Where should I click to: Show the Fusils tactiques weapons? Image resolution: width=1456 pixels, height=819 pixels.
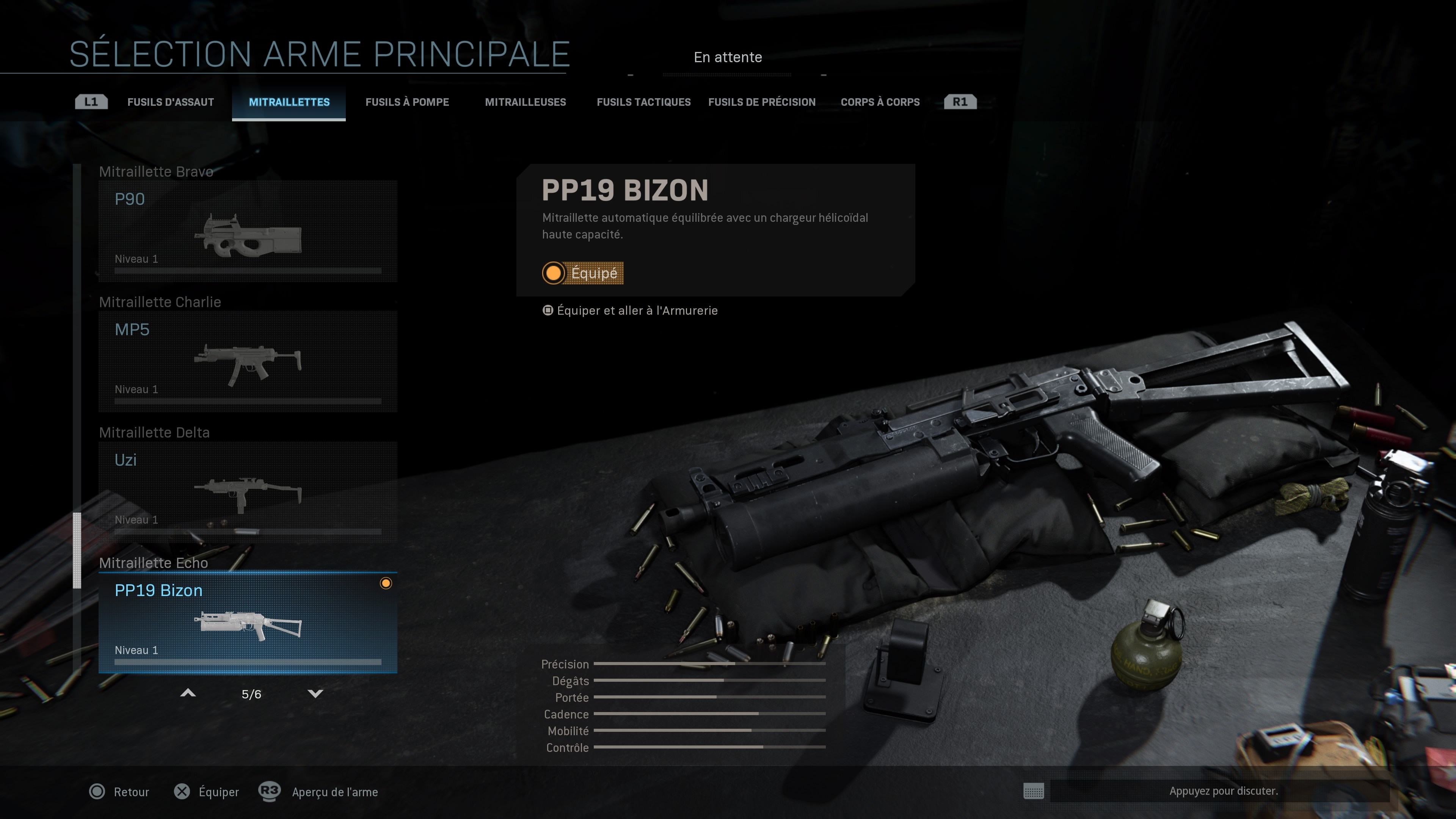click(643, 102)
